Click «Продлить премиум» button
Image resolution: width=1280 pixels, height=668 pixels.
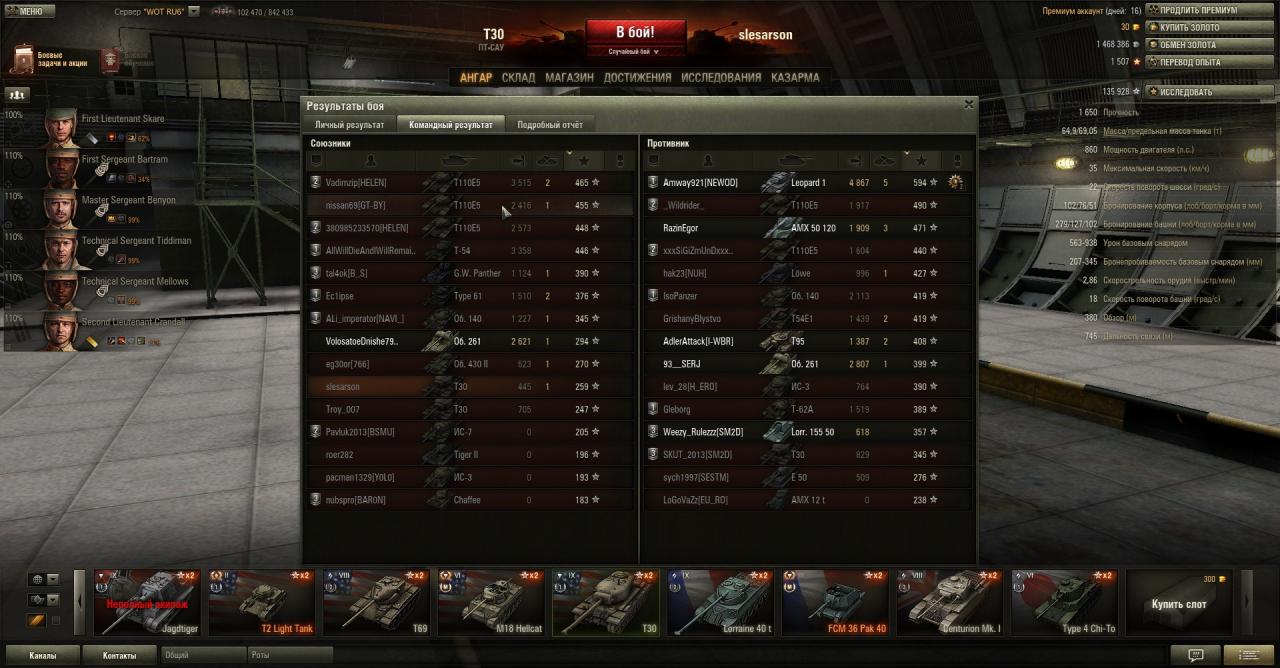[x=1198, y=10]
